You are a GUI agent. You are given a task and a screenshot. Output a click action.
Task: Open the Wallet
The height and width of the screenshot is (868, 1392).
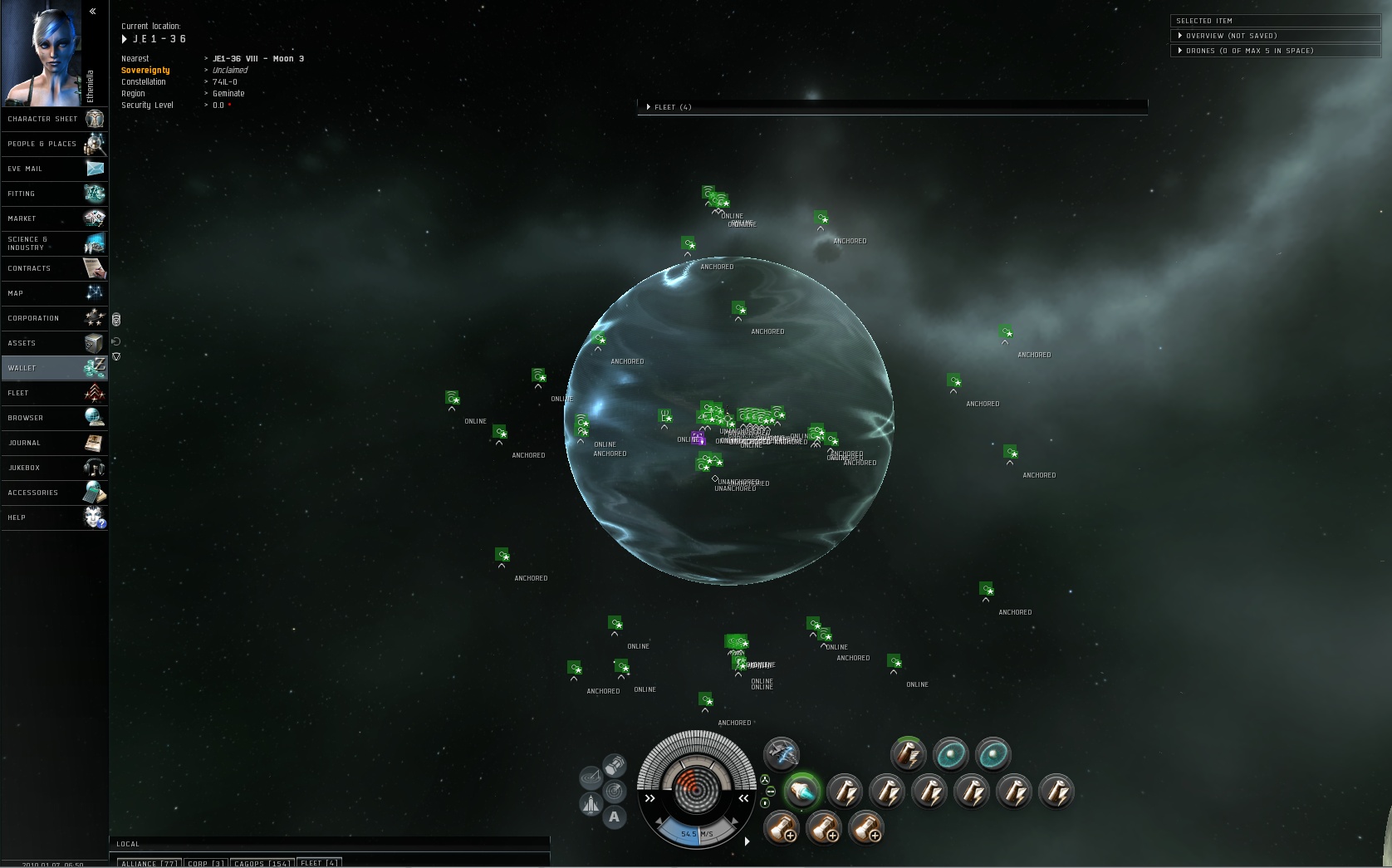coord(55,368)
